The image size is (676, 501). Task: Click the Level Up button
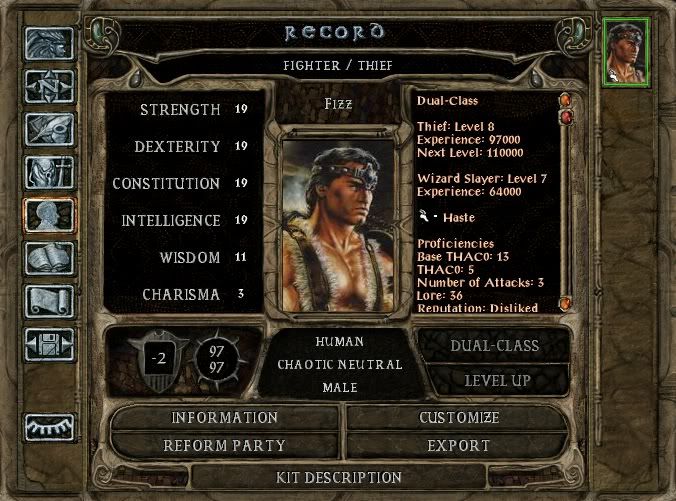(x=496, y=380)
